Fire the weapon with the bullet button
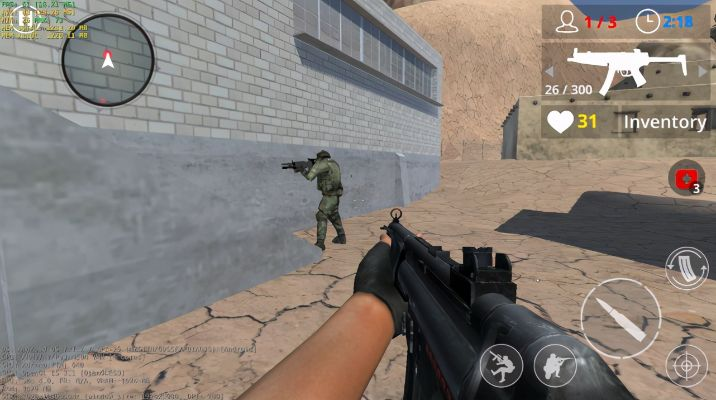 click(620, 317)
